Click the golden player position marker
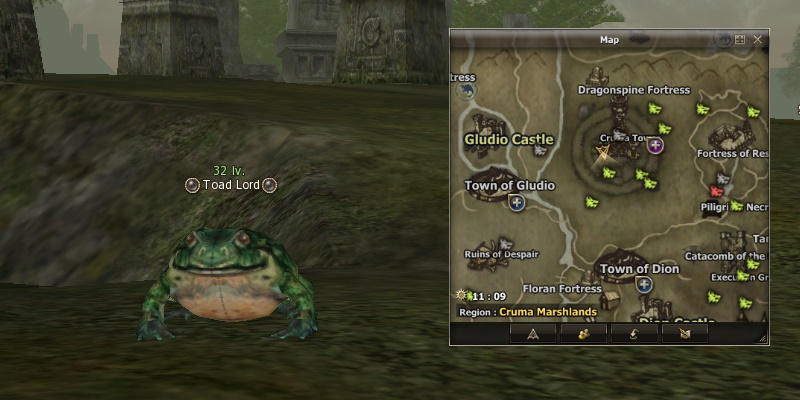The image size is (800, 400). tap(603, 155)
